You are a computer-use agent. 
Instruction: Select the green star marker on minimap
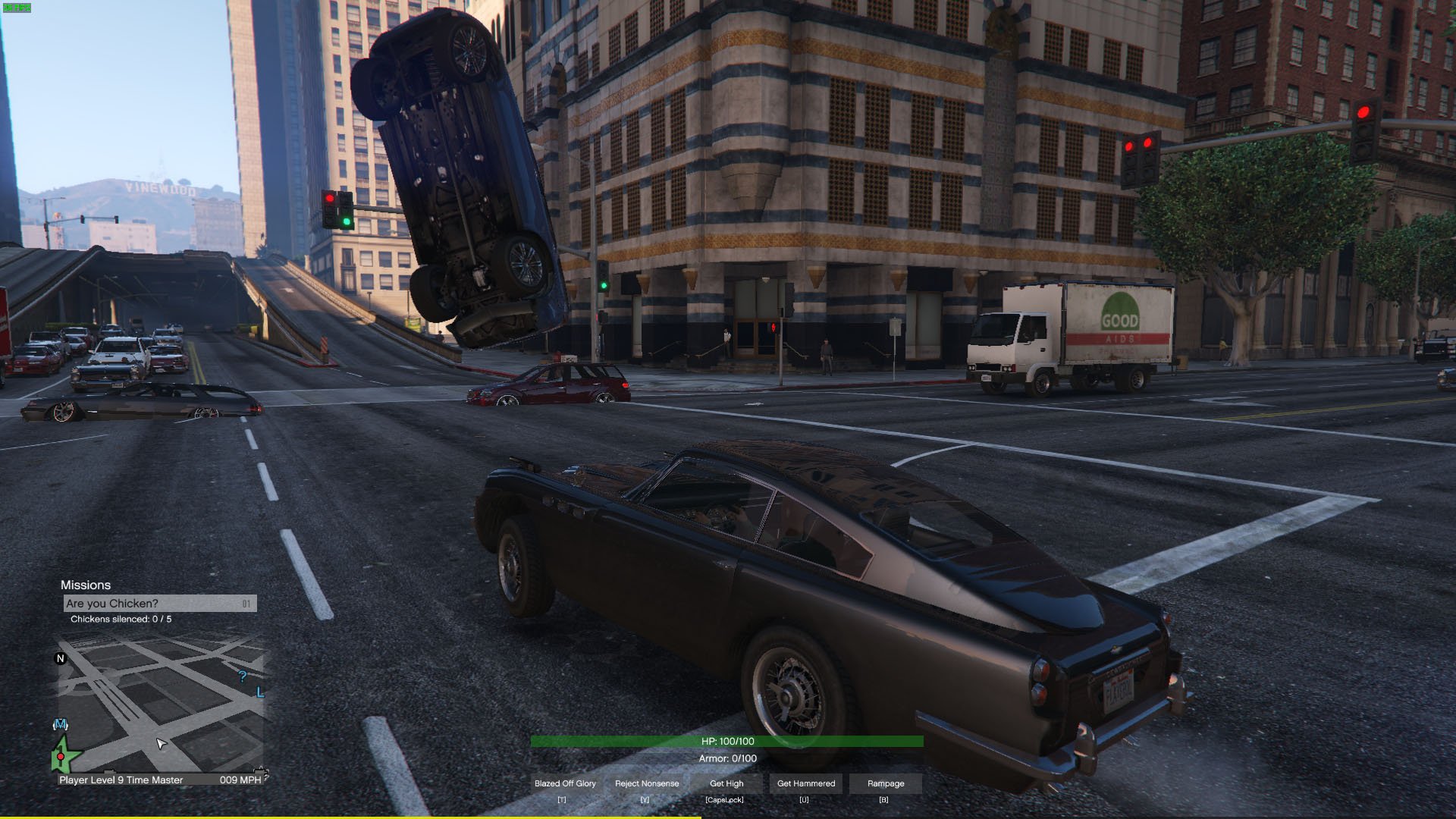coord(64,755)
